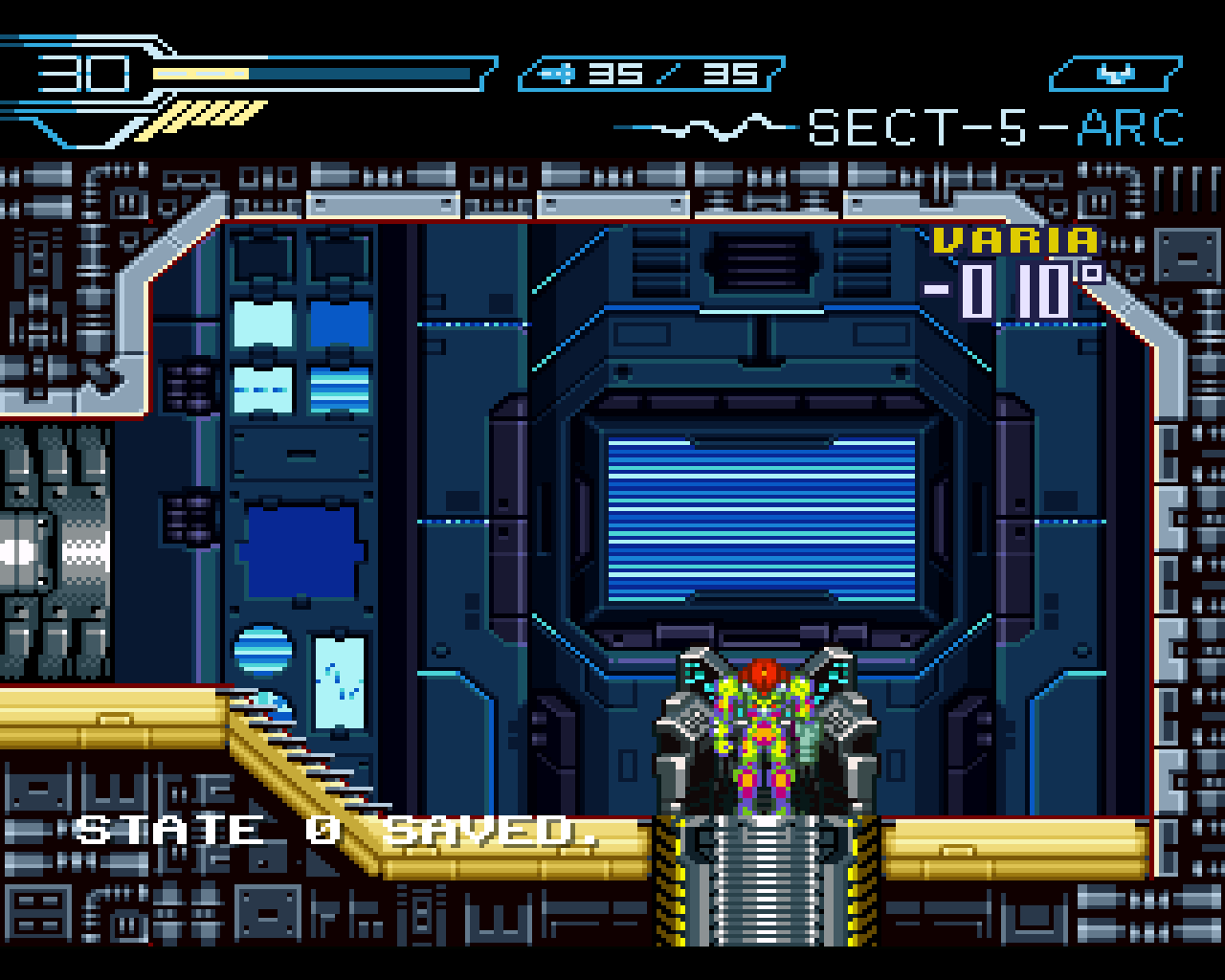Click the STATE 0 SAVED message

point(340,830)
